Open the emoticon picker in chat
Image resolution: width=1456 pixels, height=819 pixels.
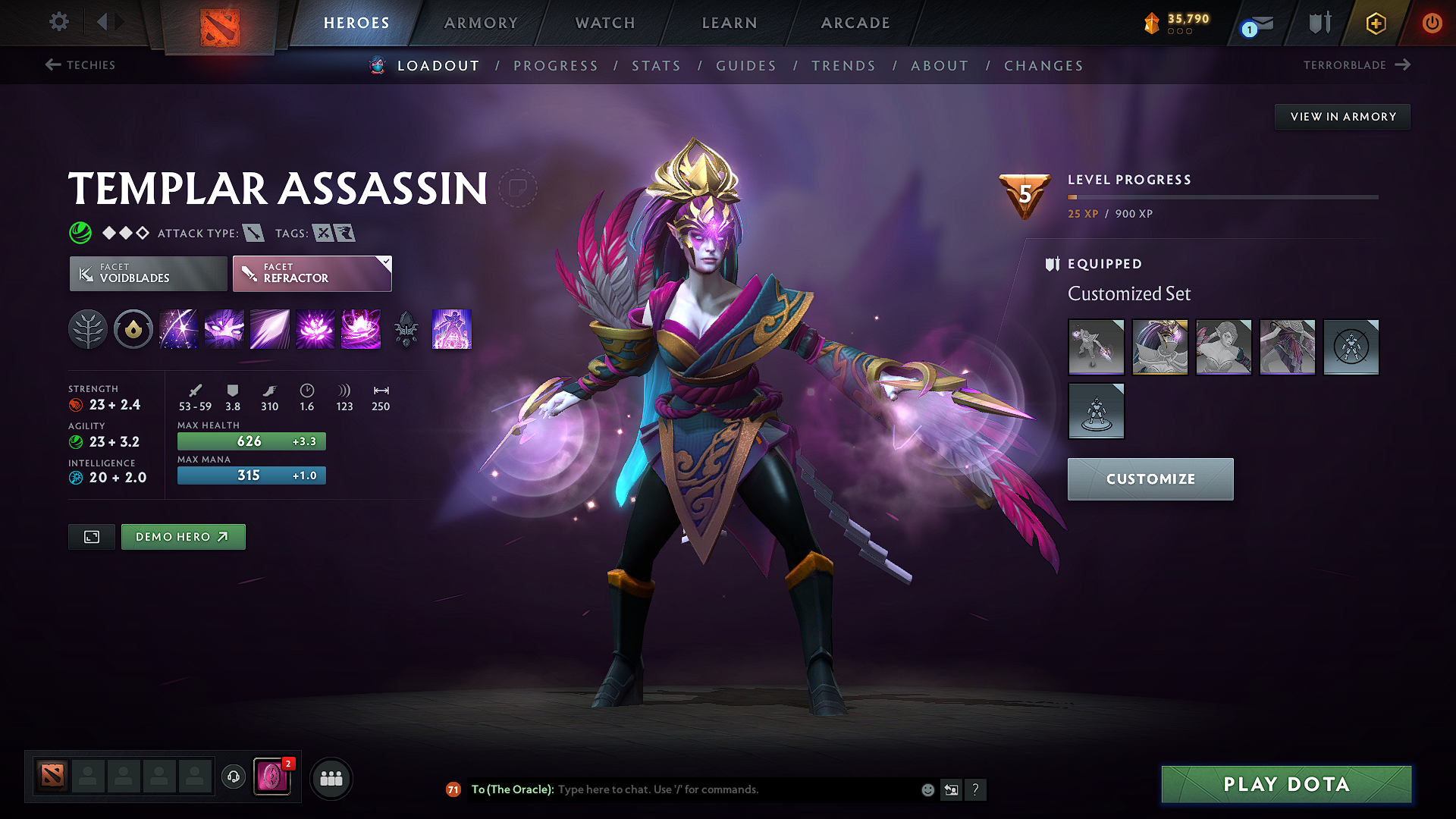(927, 789)
